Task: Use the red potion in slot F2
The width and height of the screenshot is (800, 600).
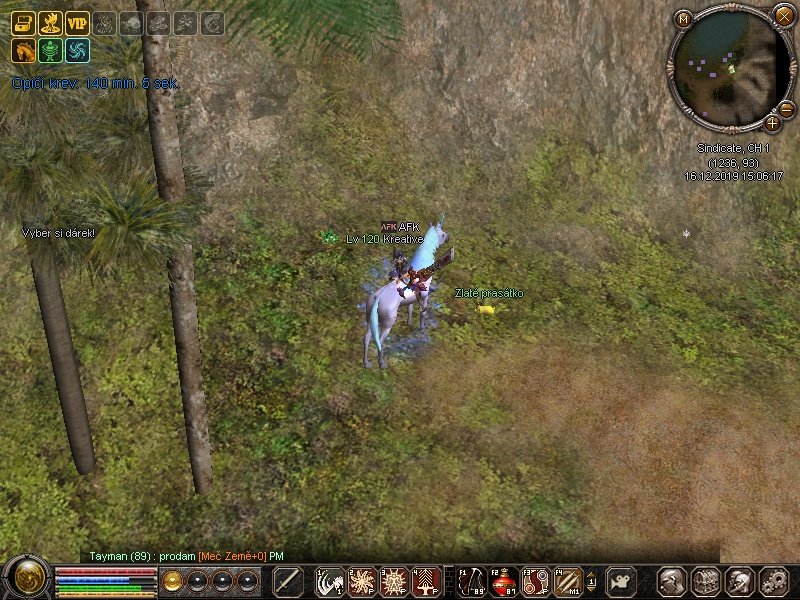Action: coord(503,581)
